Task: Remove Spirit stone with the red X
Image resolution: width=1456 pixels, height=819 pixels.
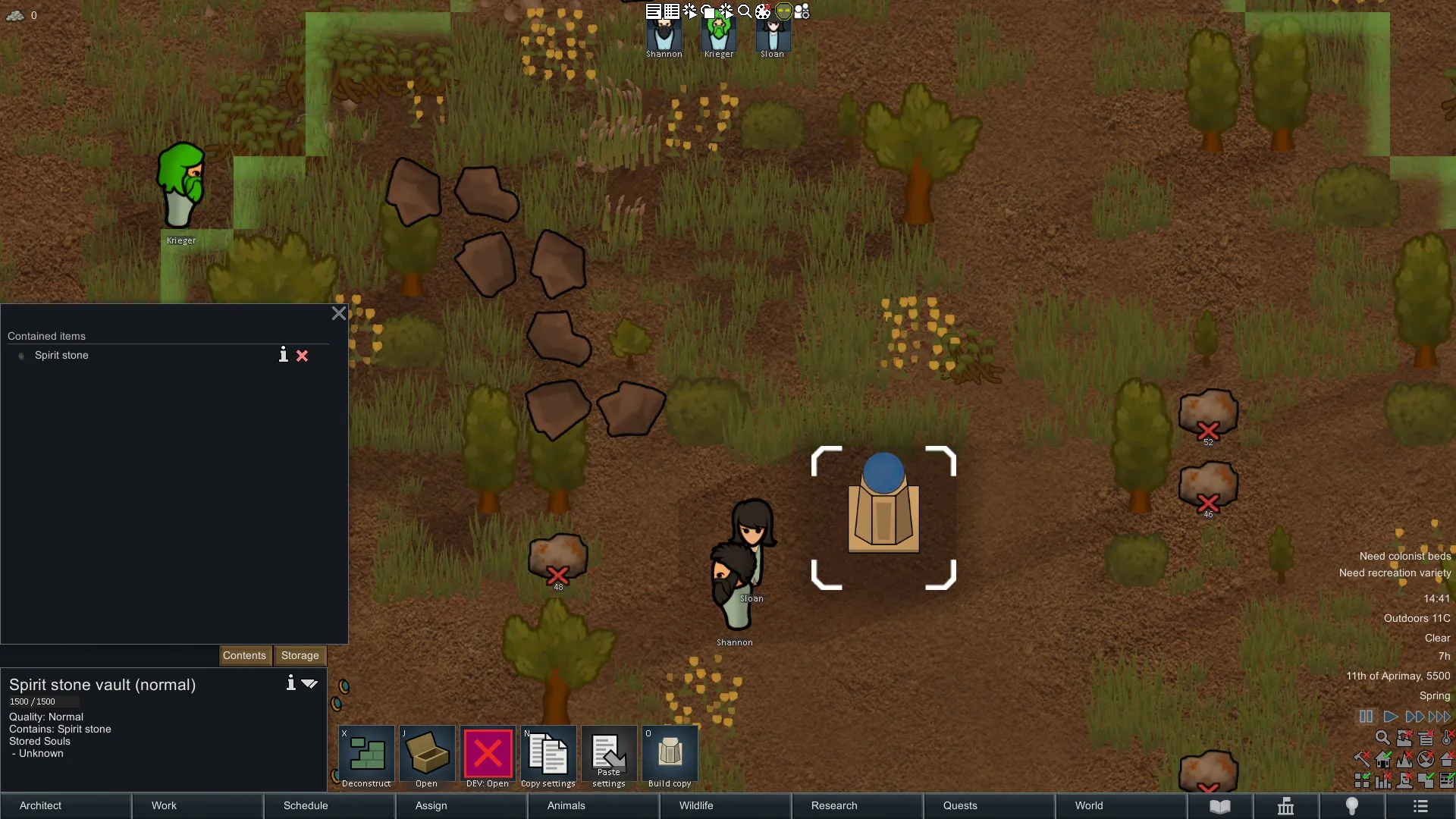Action: [302, 356]
